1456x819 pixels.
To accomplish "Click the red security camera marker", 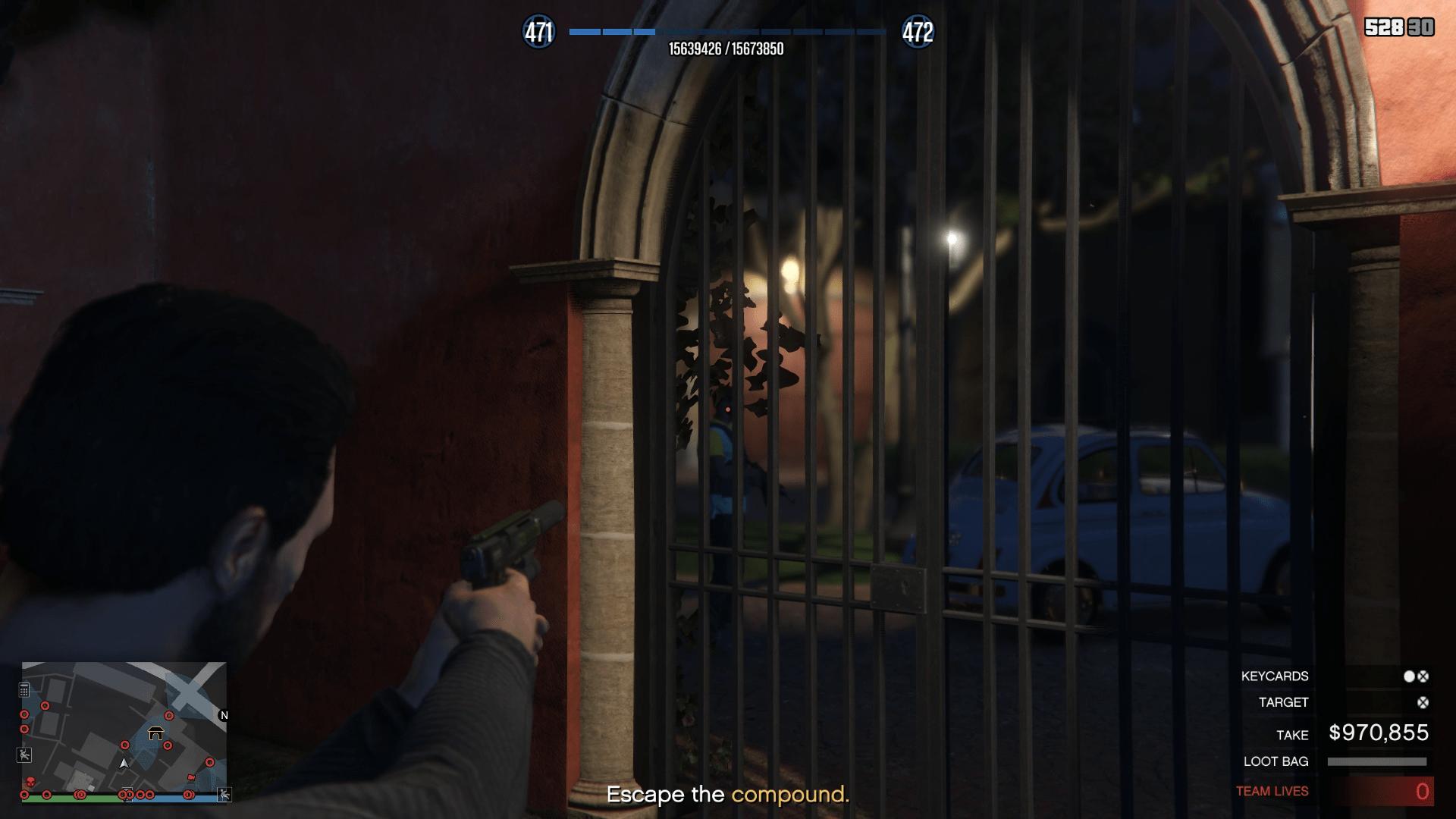I will coord(191,777).
